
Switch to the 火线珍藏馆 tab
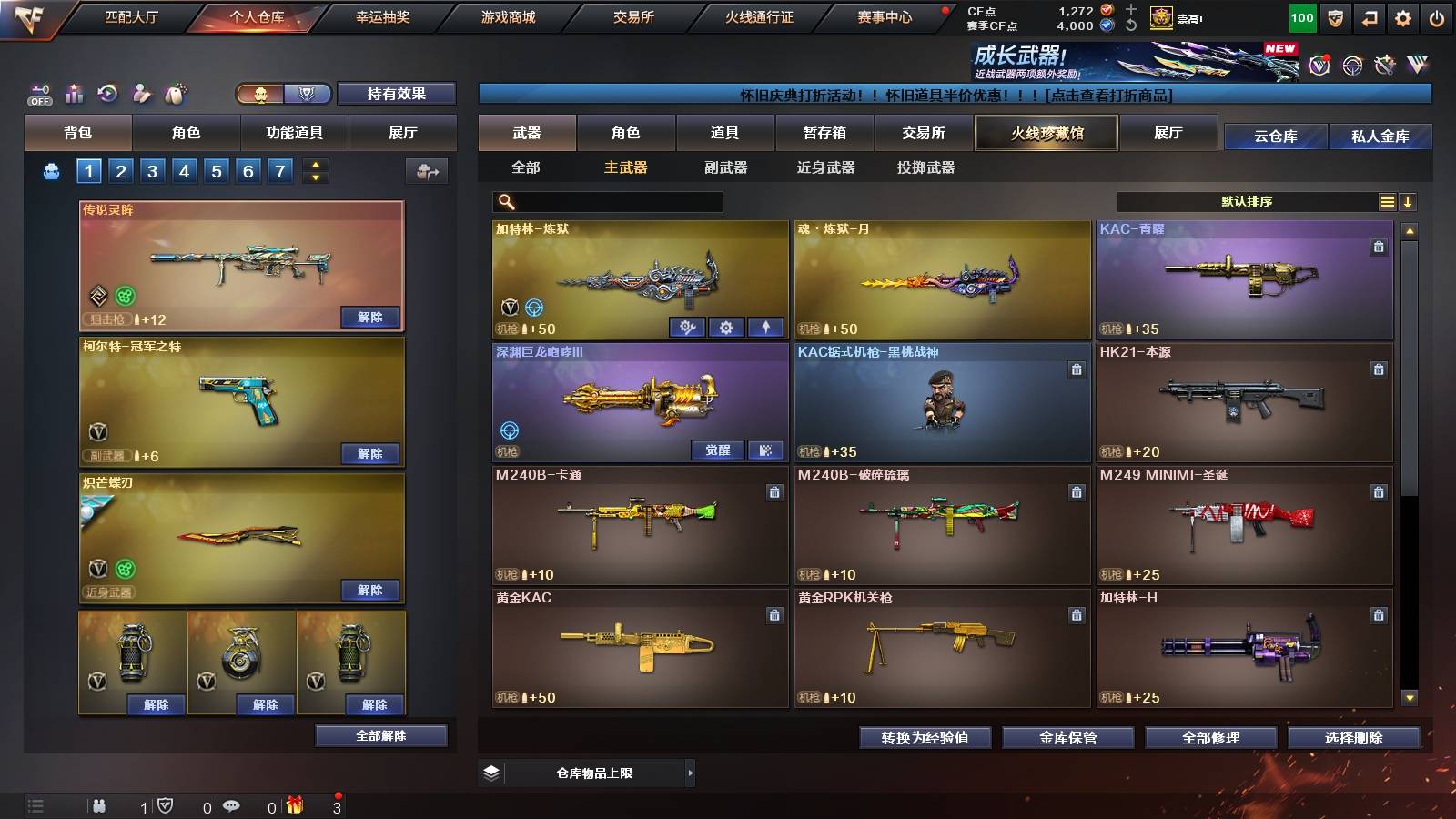(x=1045, y=133)
